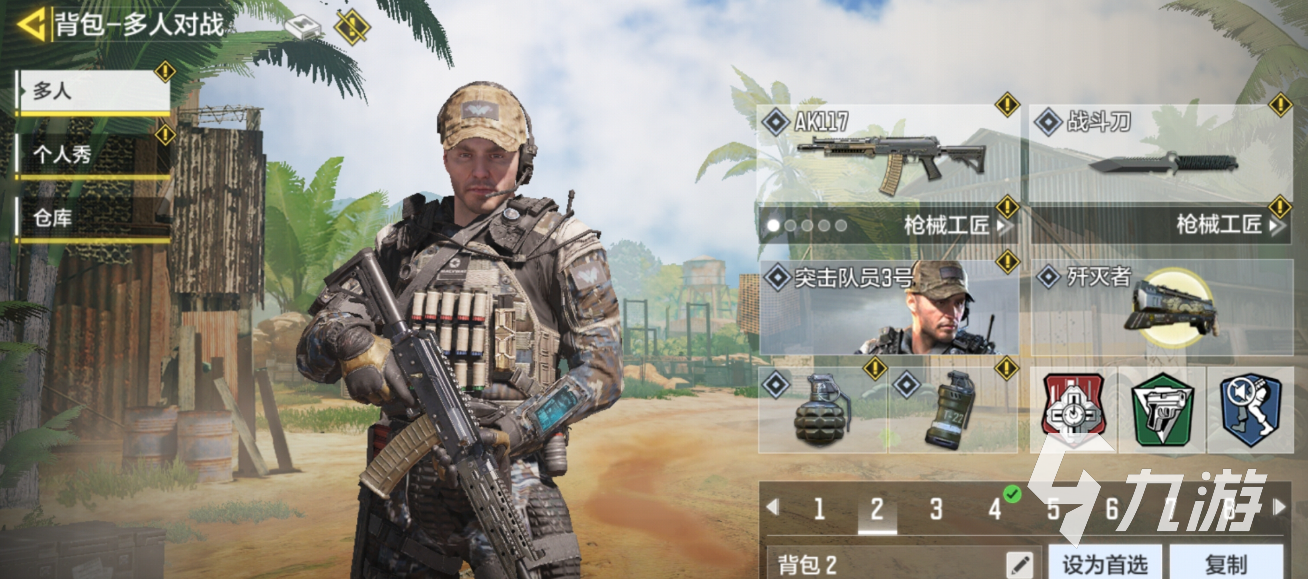The width and height of the screenshot is (1308, 579).
Task: Select loadout number 1
Action: pos(819,509)
